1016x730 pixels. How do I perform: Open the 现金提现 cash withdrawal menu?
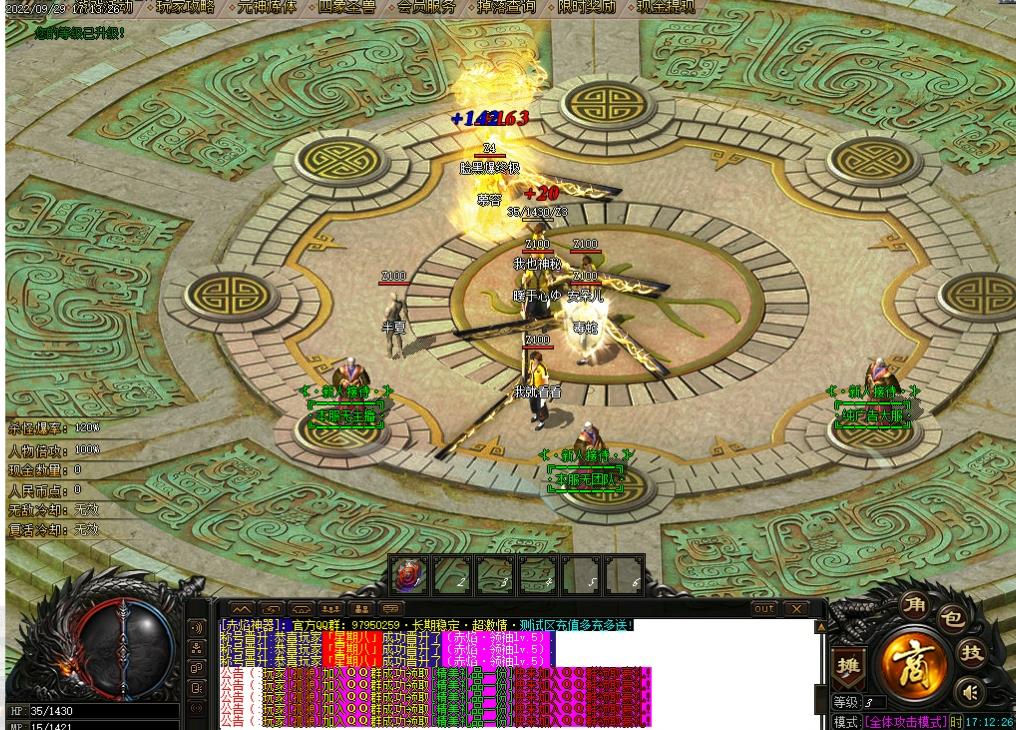coord(667,7)
